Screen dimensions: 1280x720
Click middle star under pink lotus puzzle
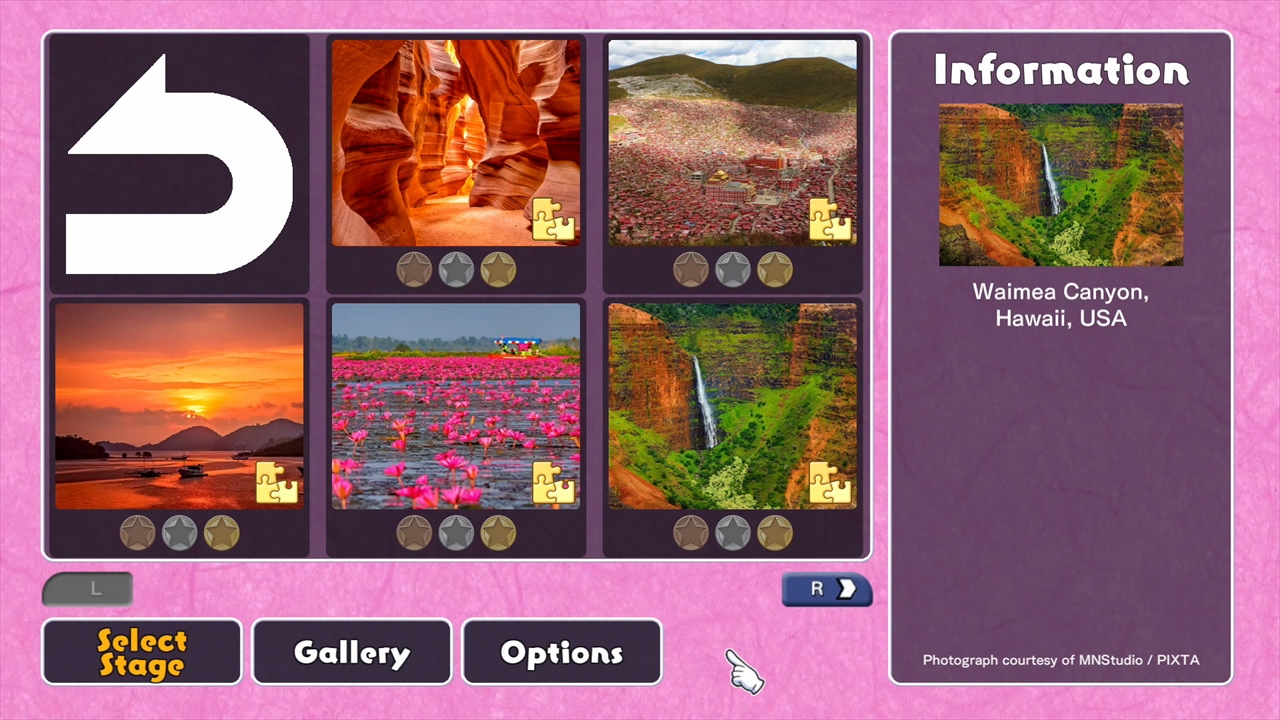tap(455, 533)
